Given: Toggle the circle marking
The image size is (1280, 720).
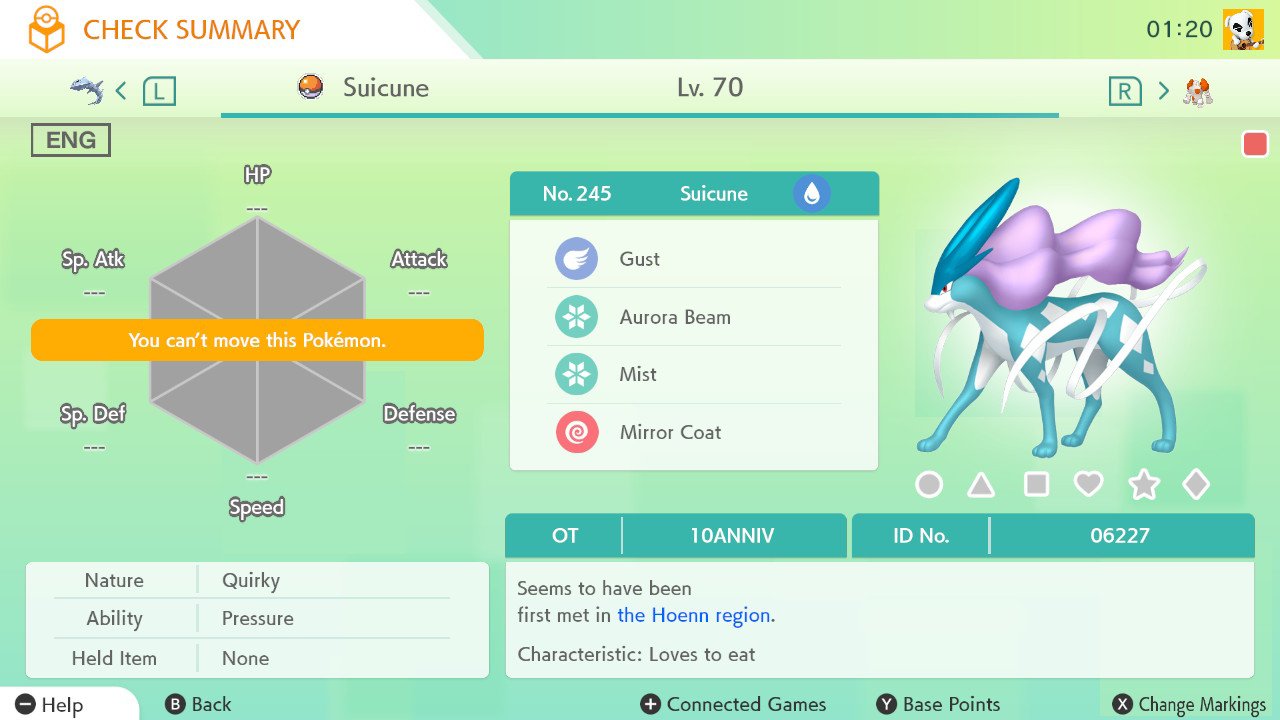Looking at the screenshot, I should pyautogui.click(x=929, y=485).
